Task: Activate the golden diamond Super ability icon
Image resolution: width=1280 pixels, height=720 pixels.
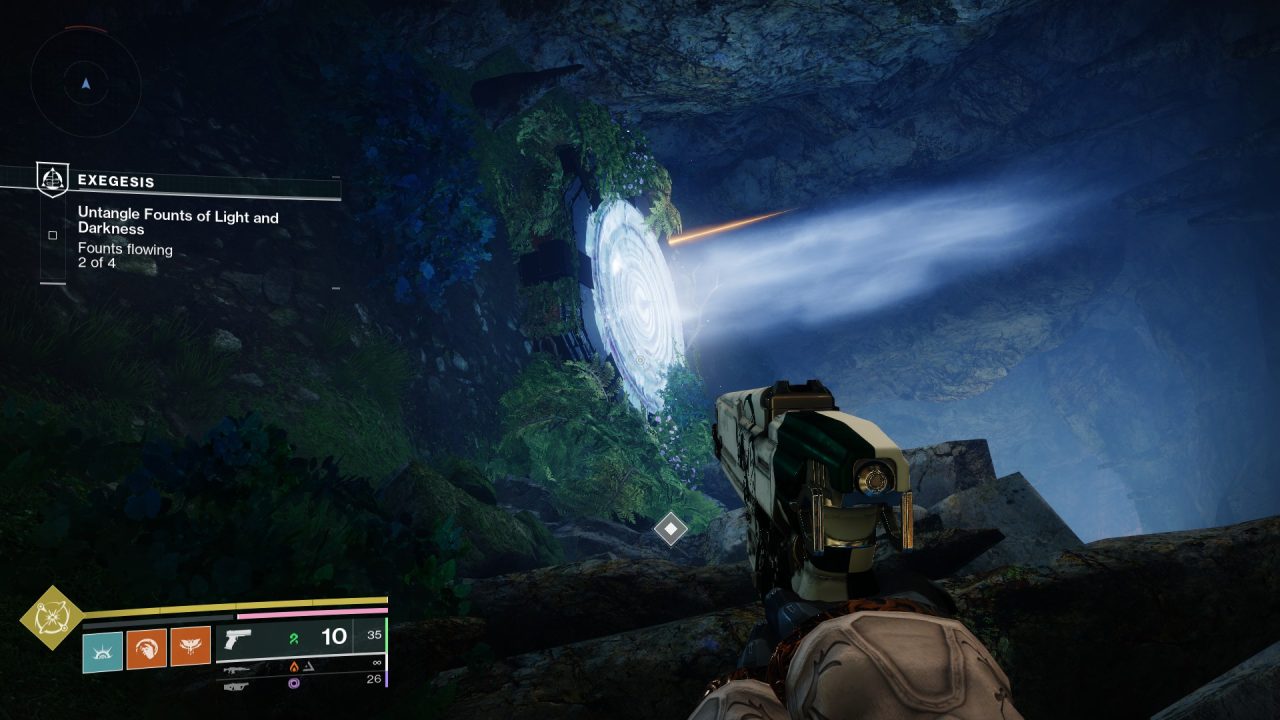Action: click(x=52, y=618)
